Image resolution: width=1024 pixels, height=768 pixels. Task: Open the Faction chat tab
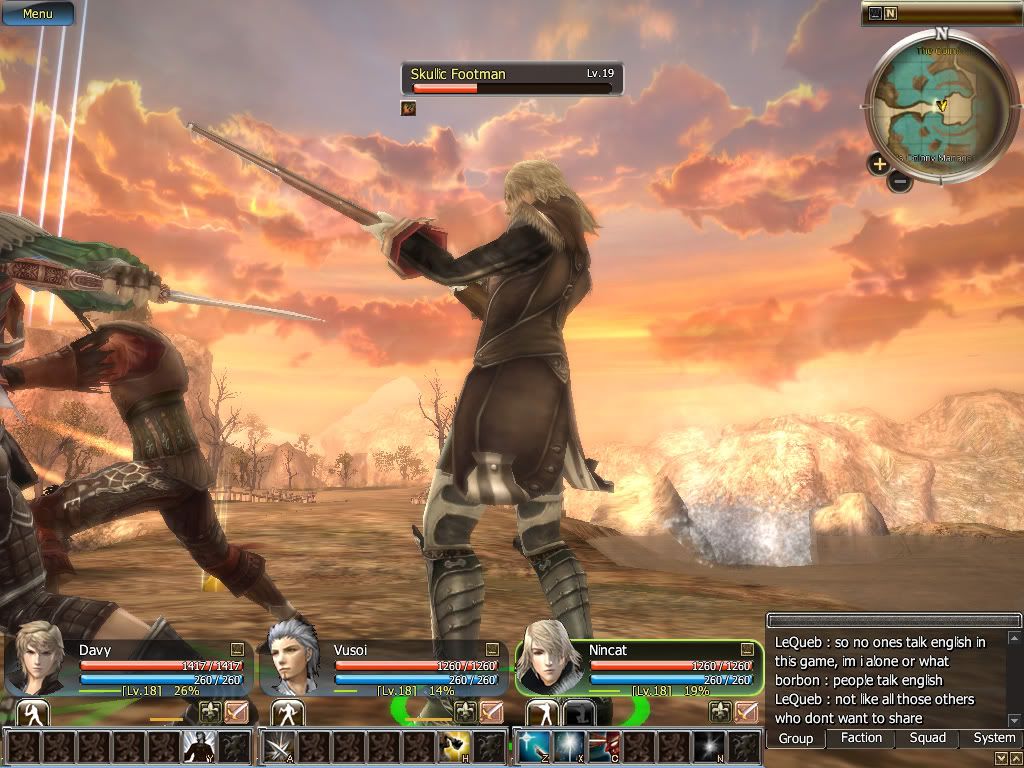(x=861, y=738)
